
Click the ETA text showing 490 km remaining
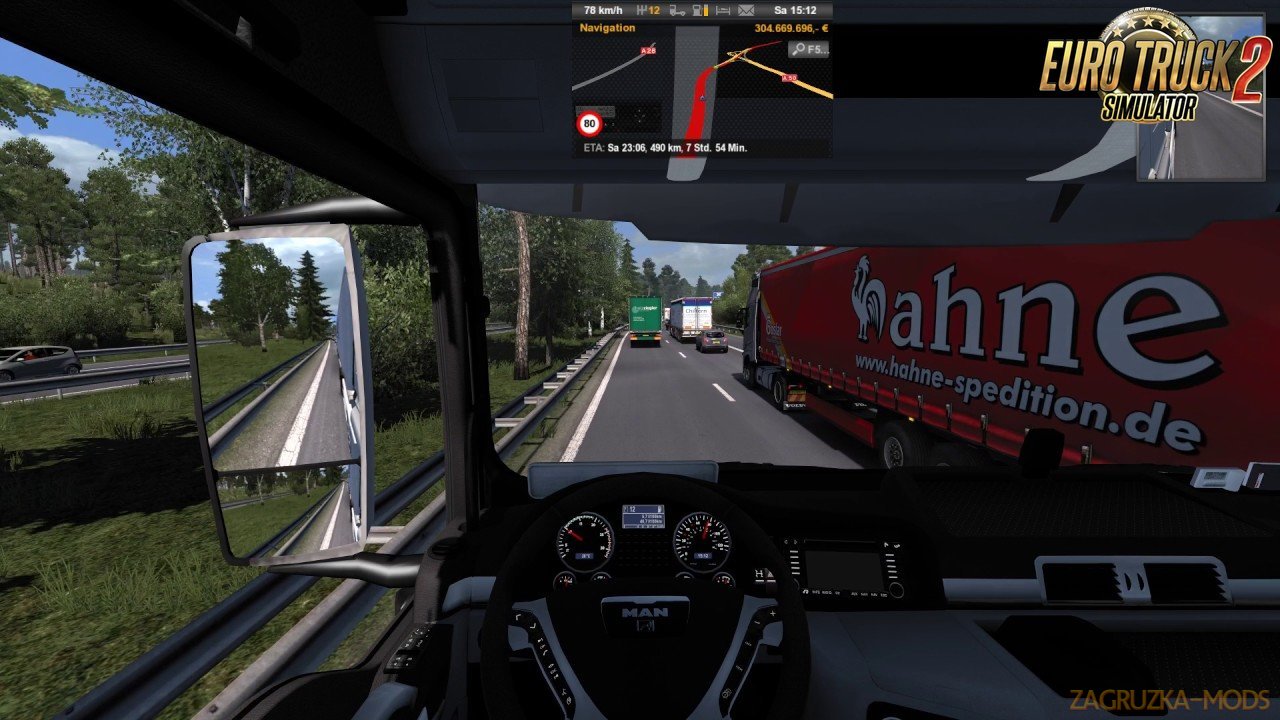pyautogui.click(x=664, y=149)
